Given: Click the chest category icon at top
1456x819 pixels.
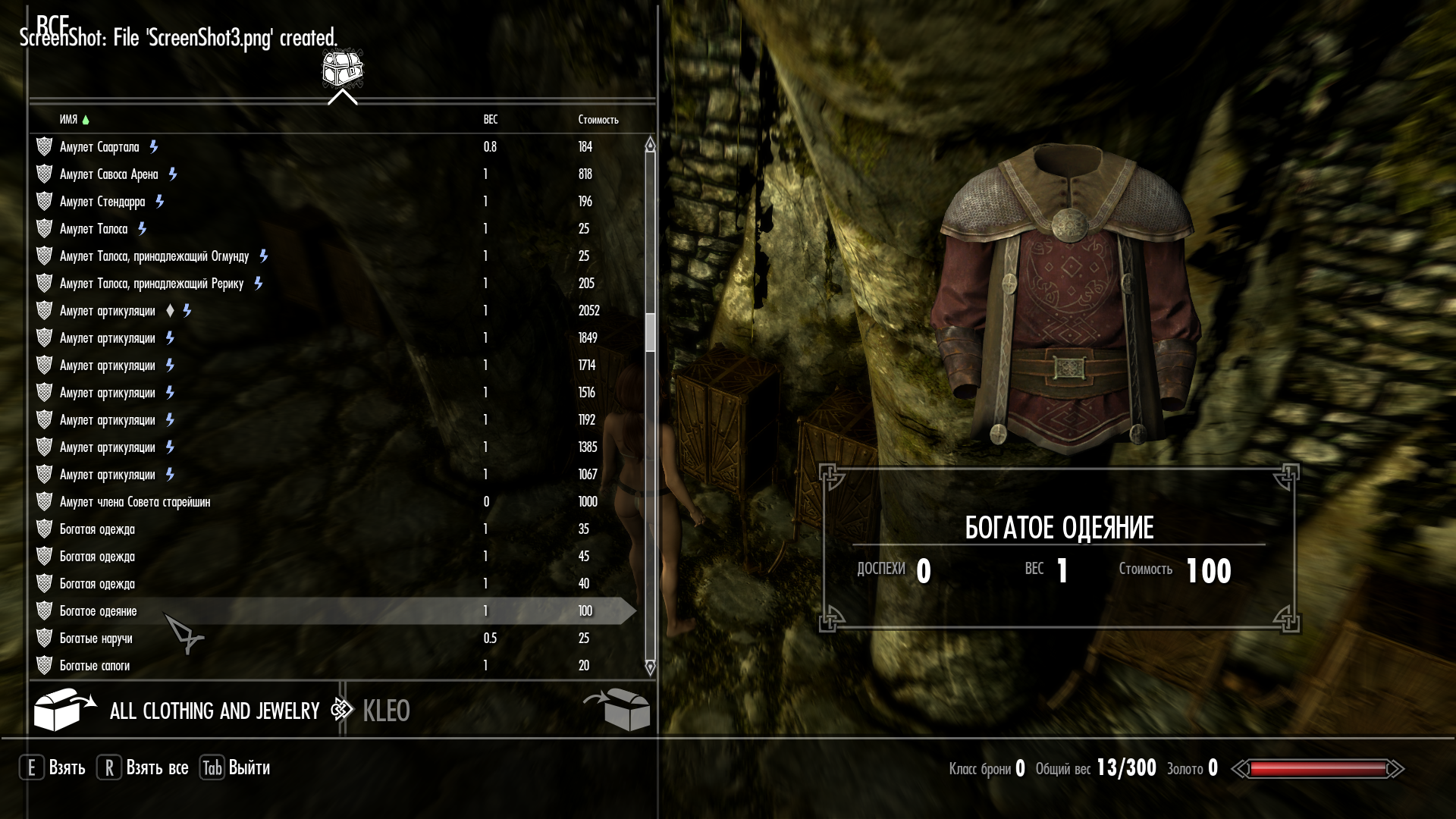Looking at the screenshot, I should [x=343, y=70].
